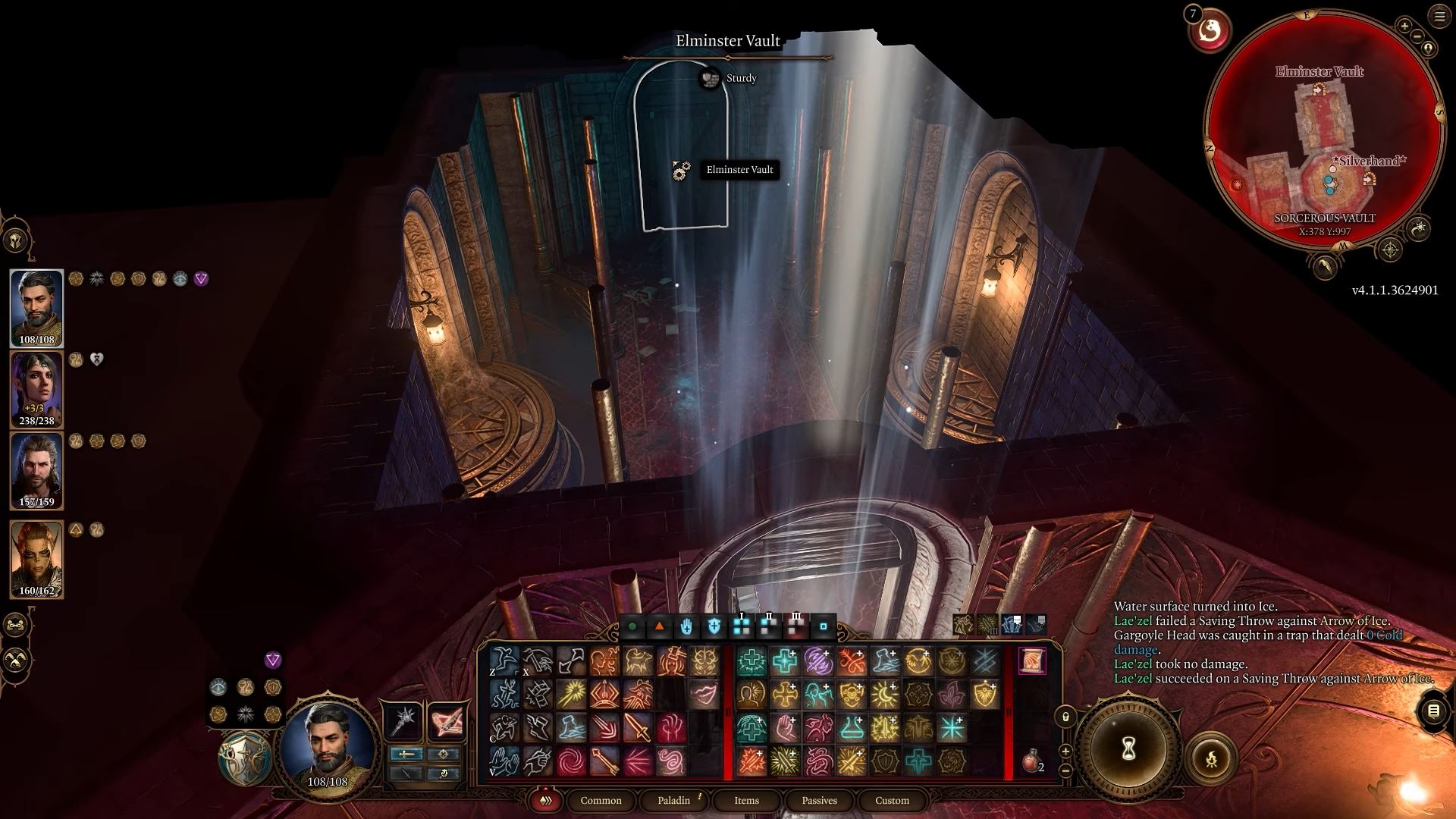Show the Items hotbar tab
Screen dimensions: 1456x819
(746, 800)
